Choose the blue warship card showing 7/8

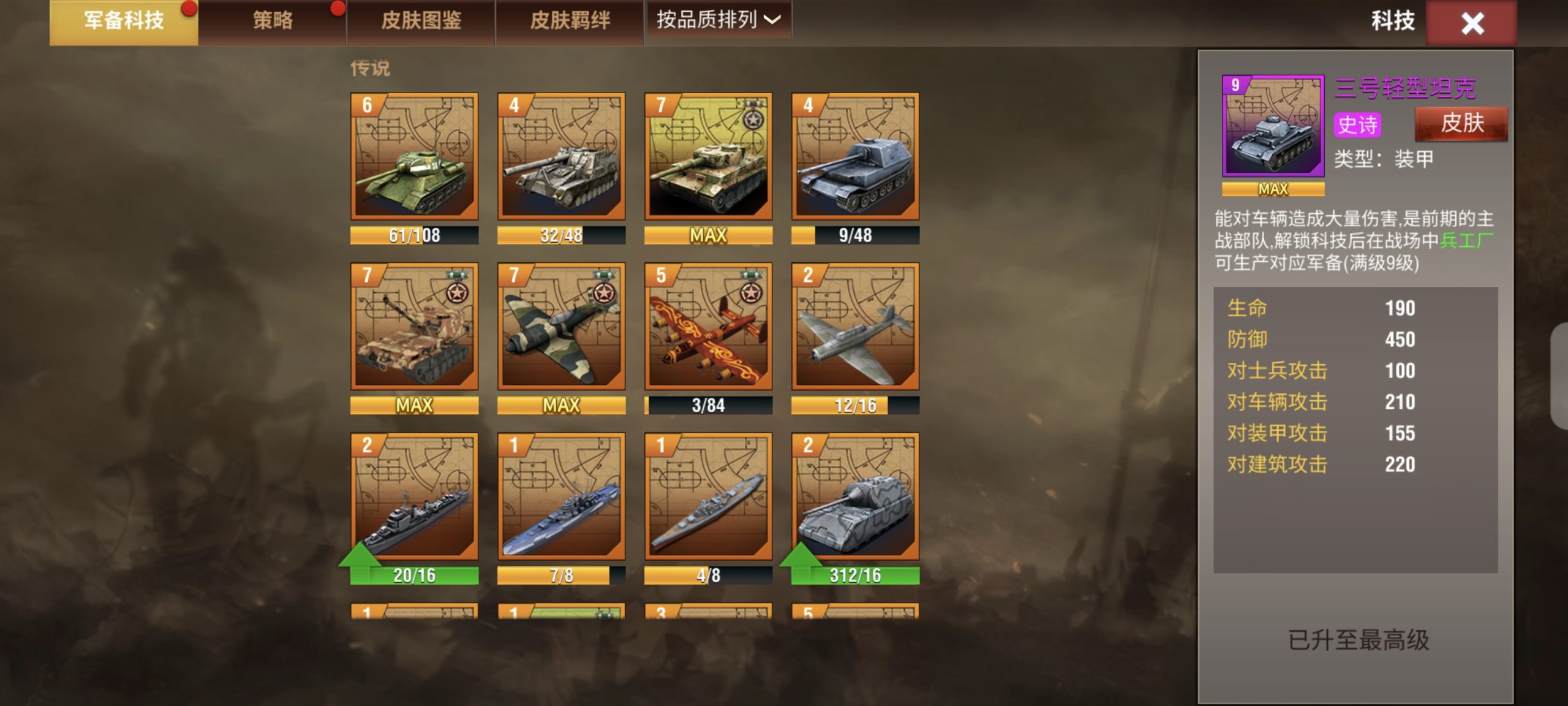[562, 496]
